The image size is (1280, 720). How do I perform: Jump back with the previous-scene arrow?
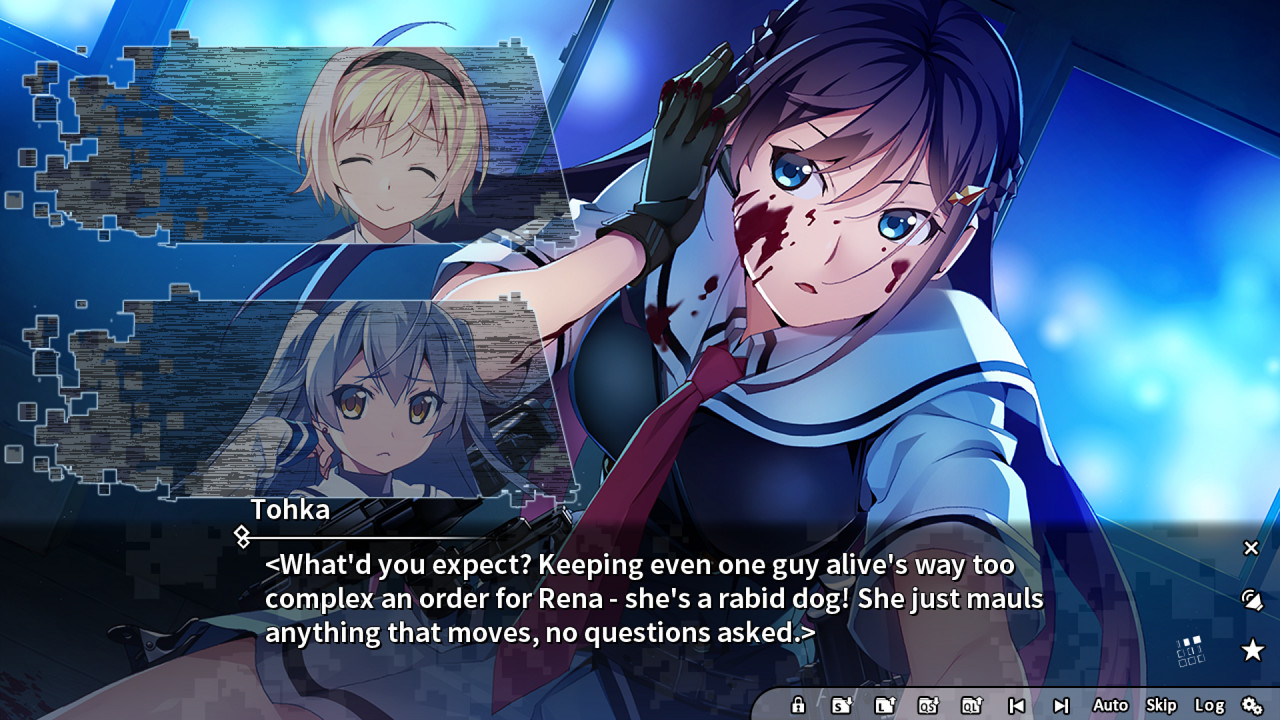(x=1016, y=705)
